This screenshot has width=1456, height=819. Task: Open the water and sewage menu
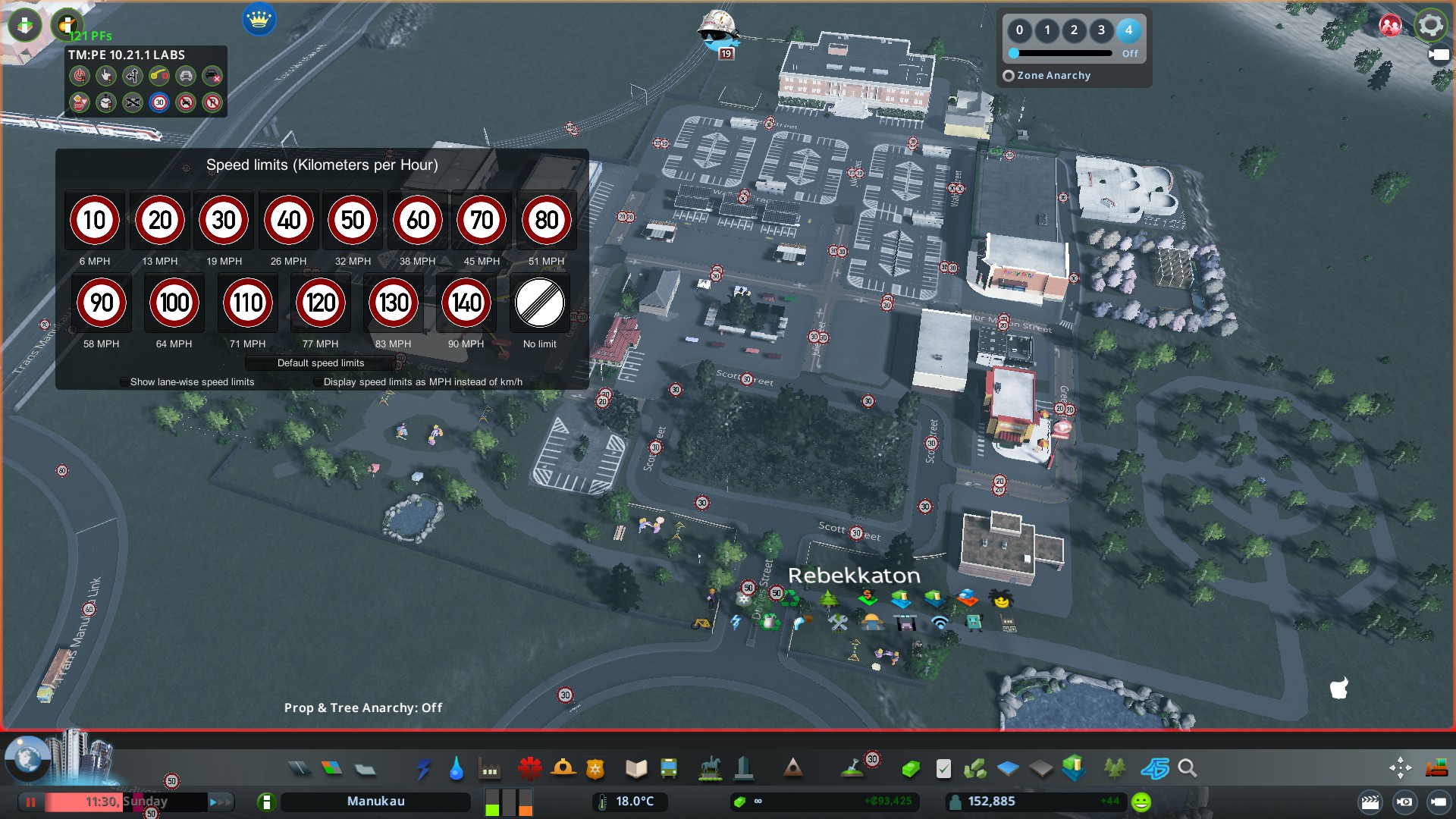click(456, 769)
